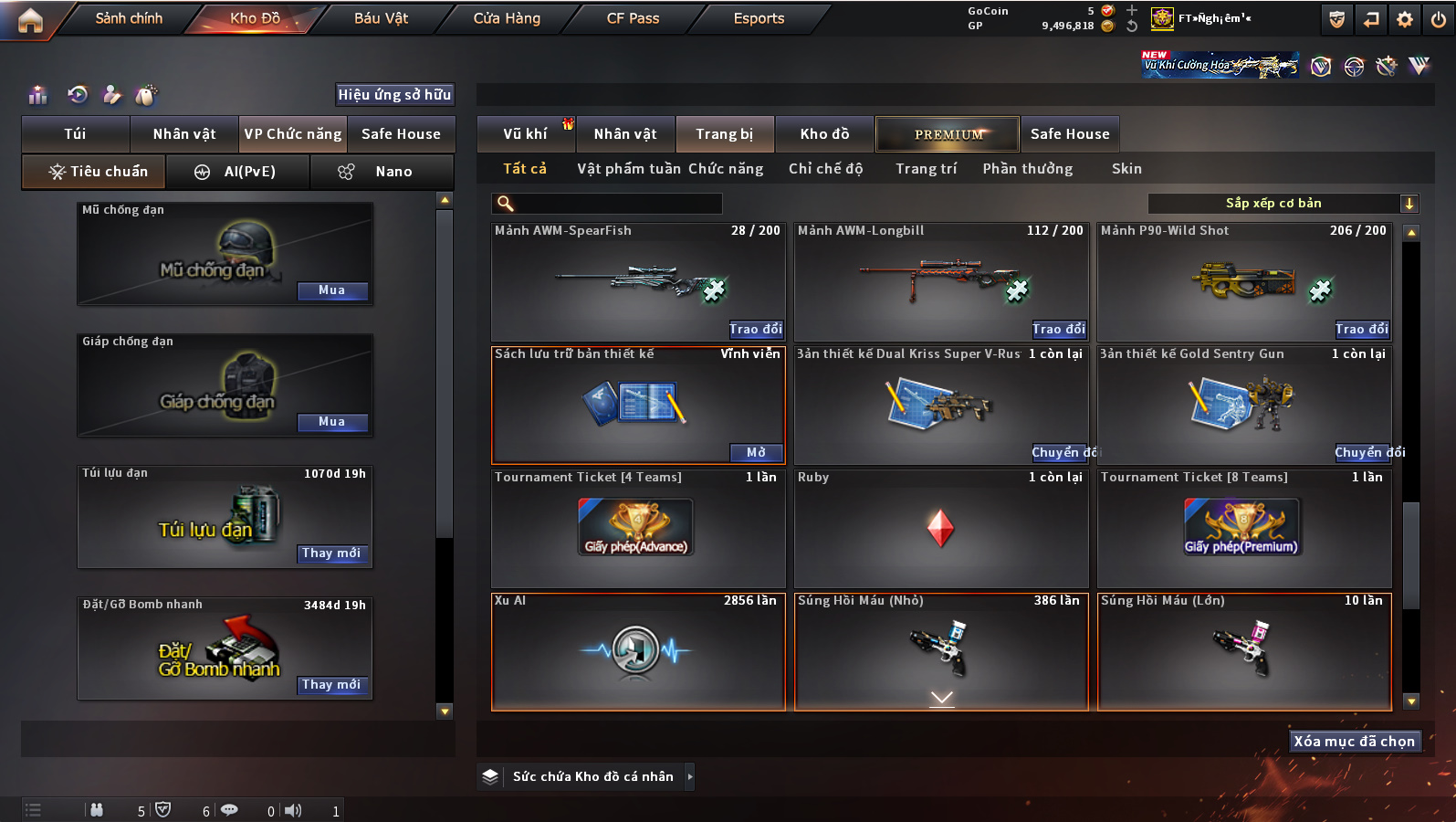Select the Ruby item slot
The height and width of the screenshot is (822, 1456).
(x=941, y=528)
